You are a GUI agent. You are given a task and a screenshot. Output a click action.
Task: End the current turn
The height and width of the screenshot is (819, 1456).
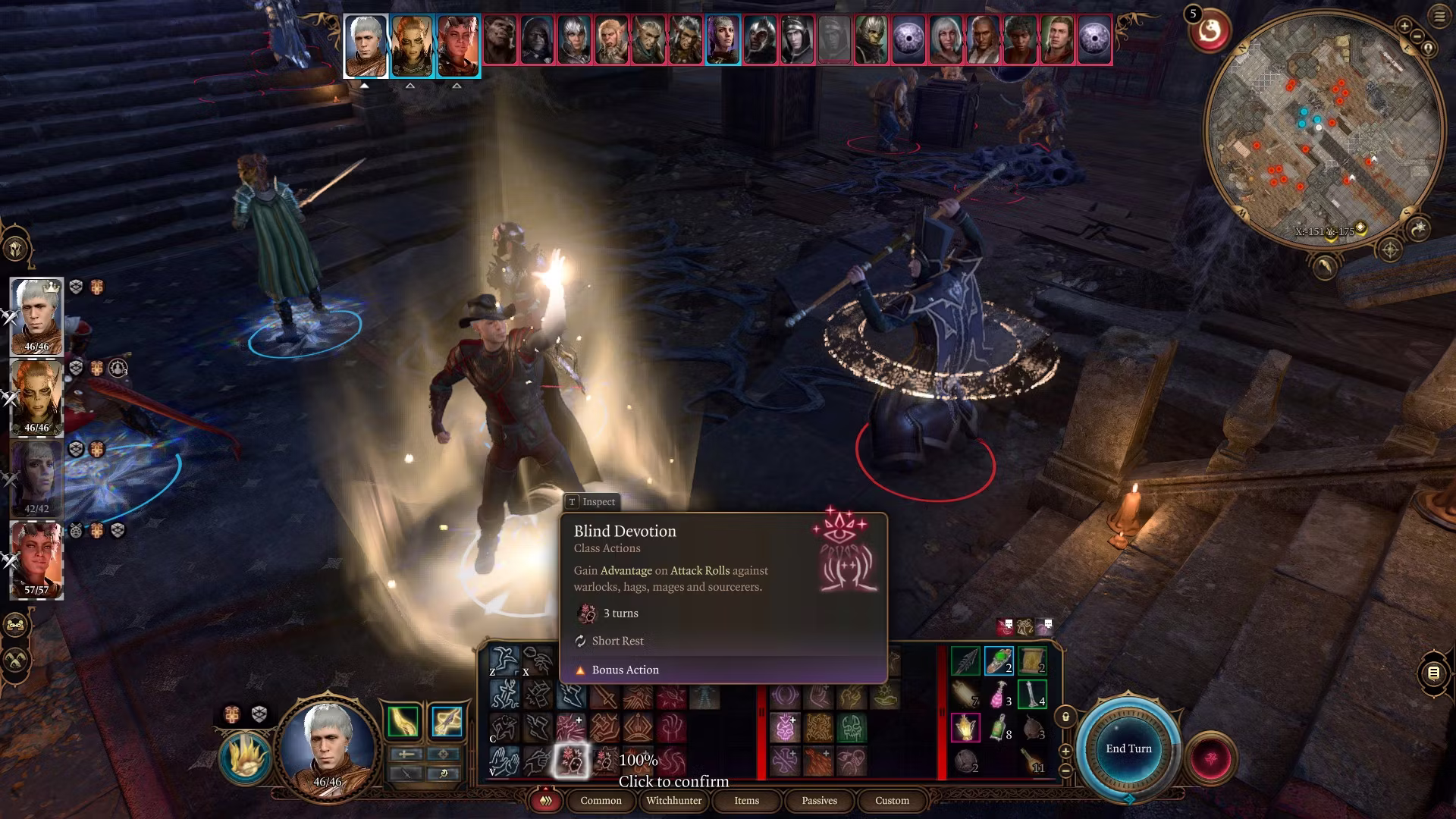[x=1128, y=748]
